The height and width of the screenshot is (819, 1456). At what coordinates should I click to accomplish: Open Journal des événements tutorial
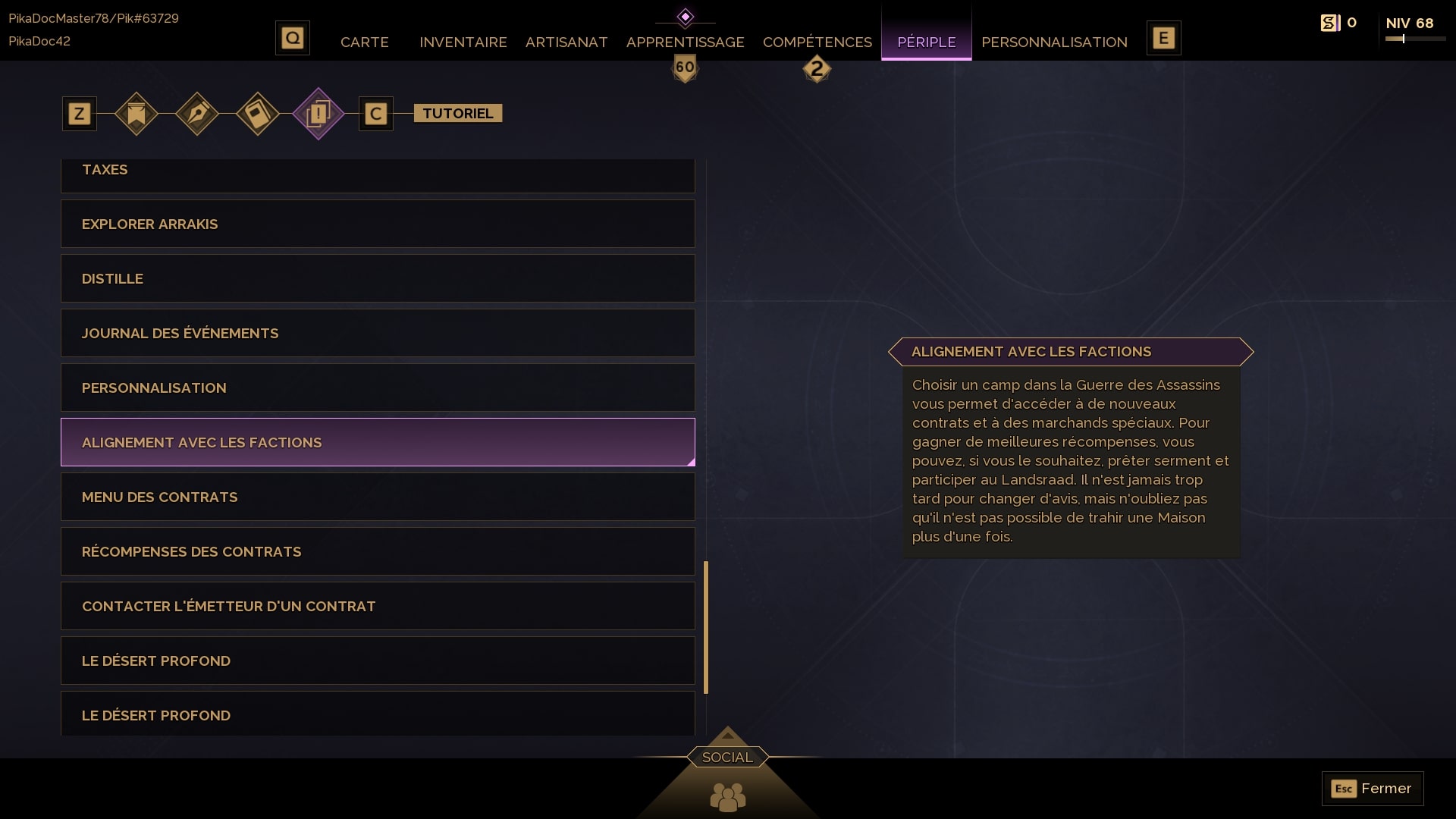(378, 333)
